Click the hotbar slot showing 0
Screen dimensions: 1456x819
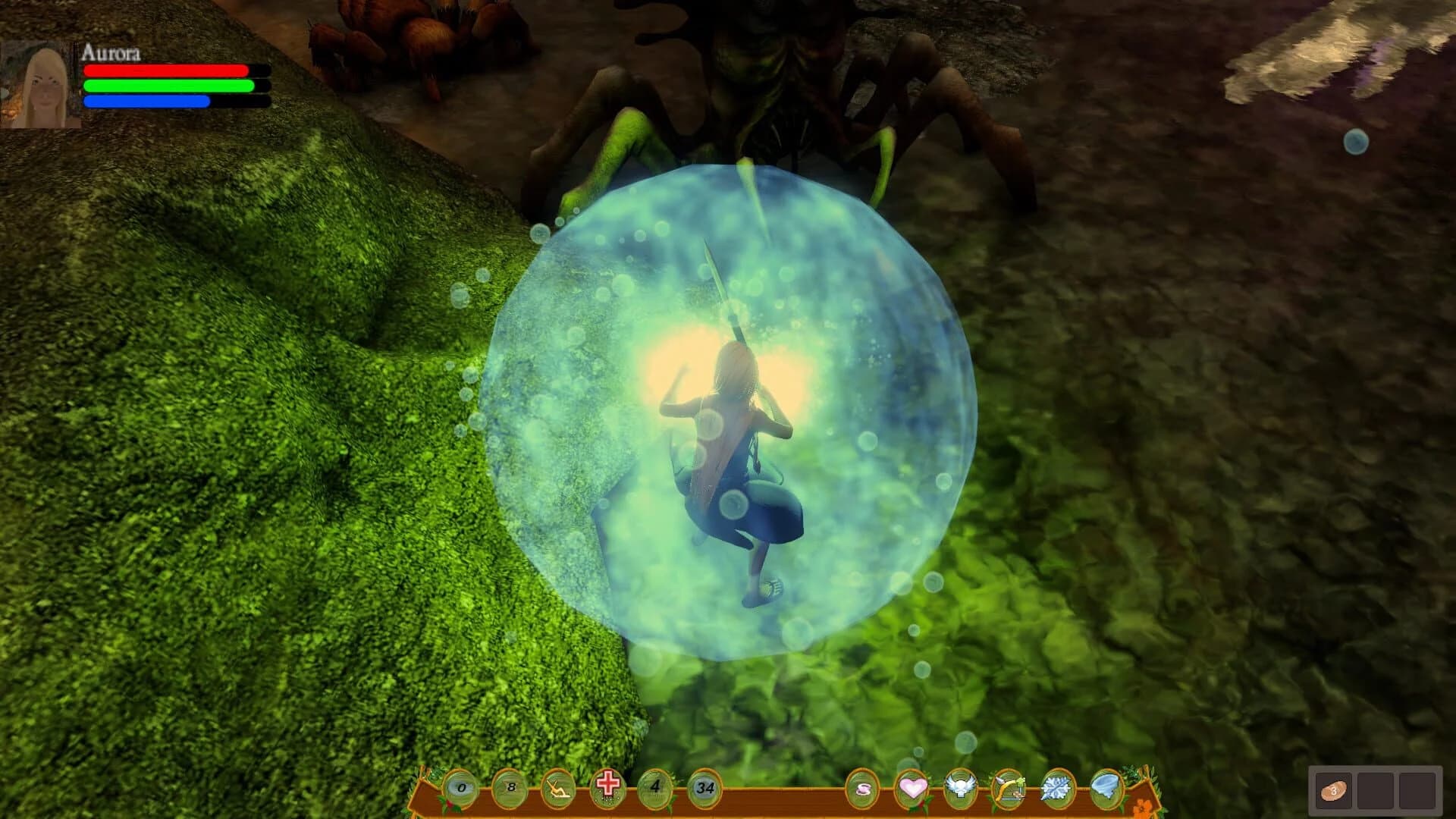(x=461, y=787)
